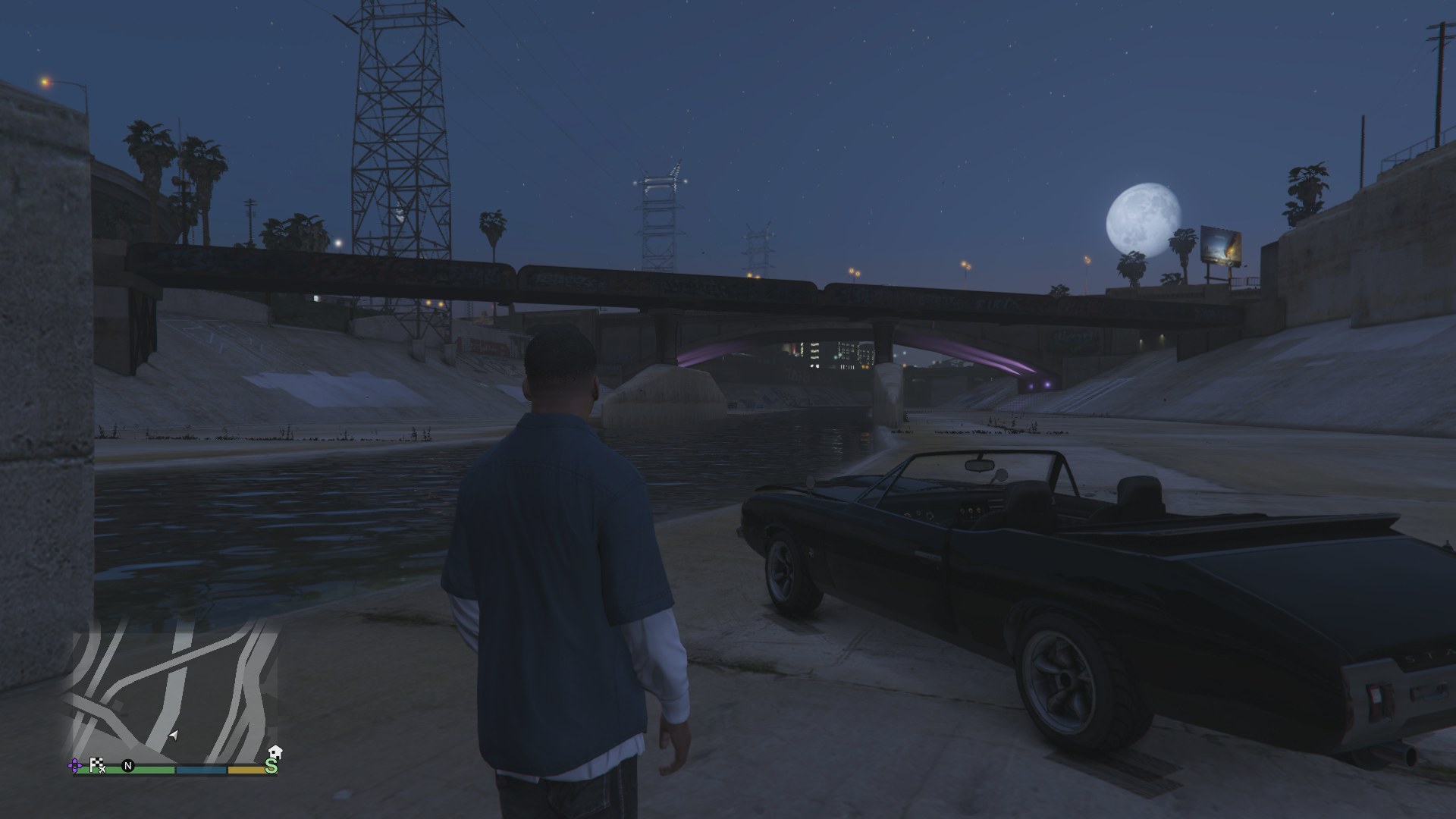Select the checkered flag blip
The height and width of the screenshot is (819, 1456).
point(97,765)
